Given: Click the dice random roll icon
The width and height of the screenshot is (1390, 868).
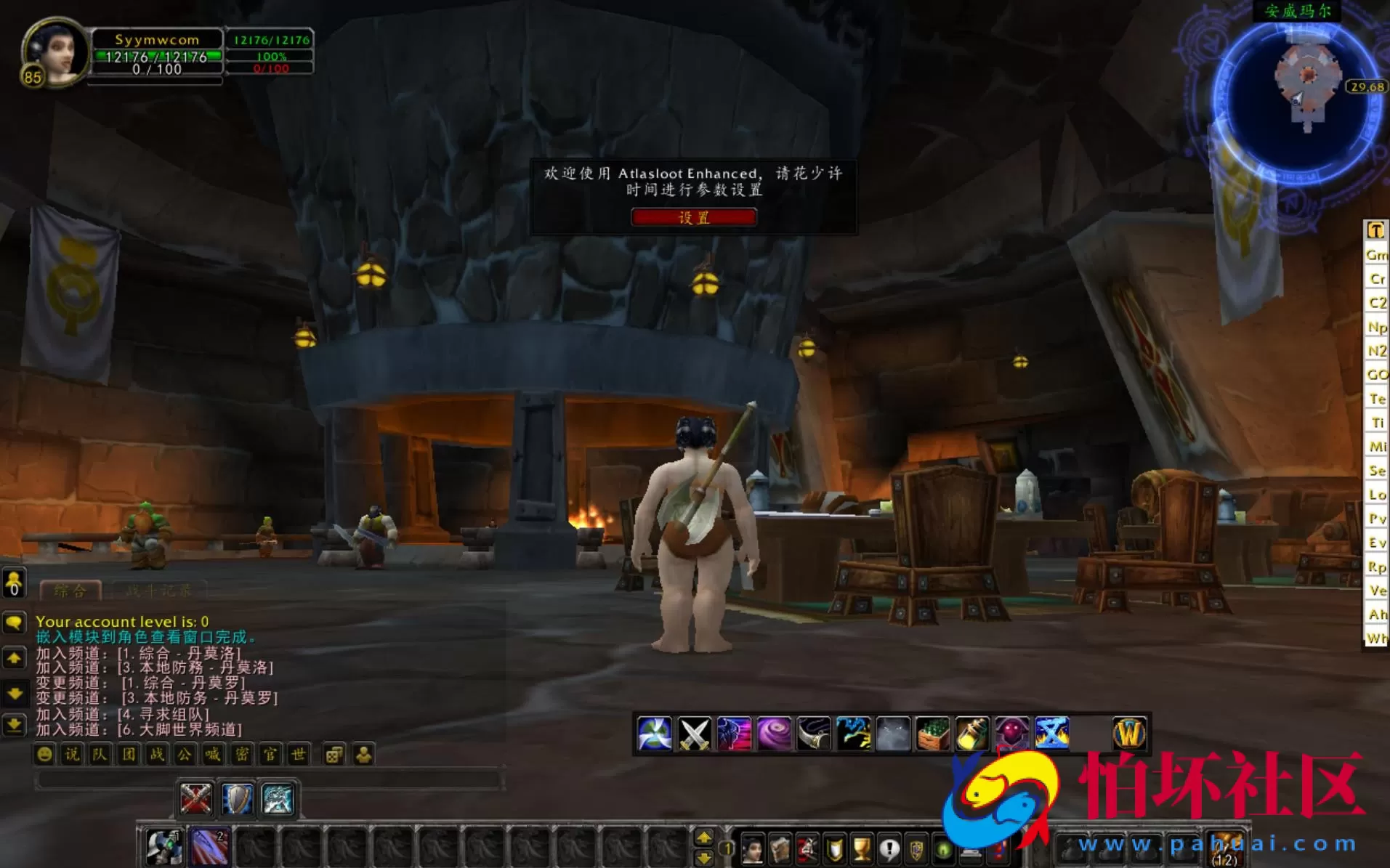Looking at the screenshot, I should tap(334, 755).
